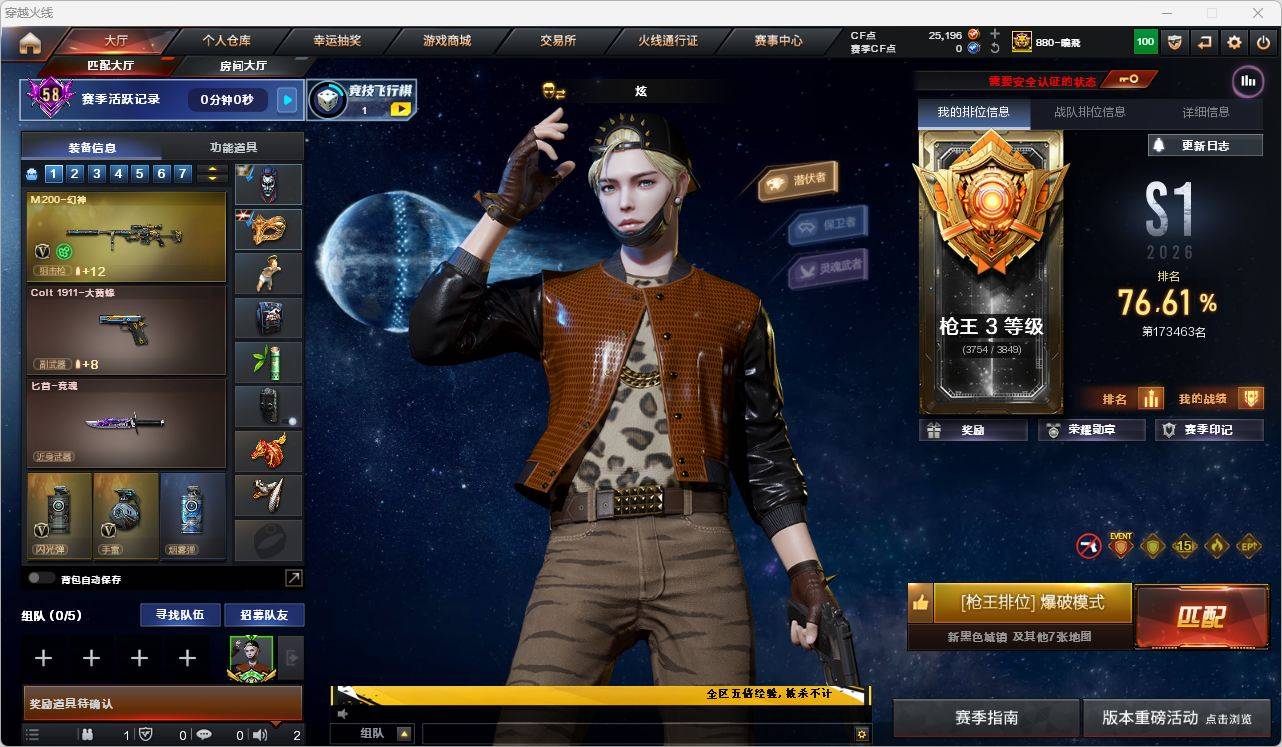Switch to 战队排位信息 tab
The height and width of the screenshot is (747, 1282).
(x=1089, y=112)
